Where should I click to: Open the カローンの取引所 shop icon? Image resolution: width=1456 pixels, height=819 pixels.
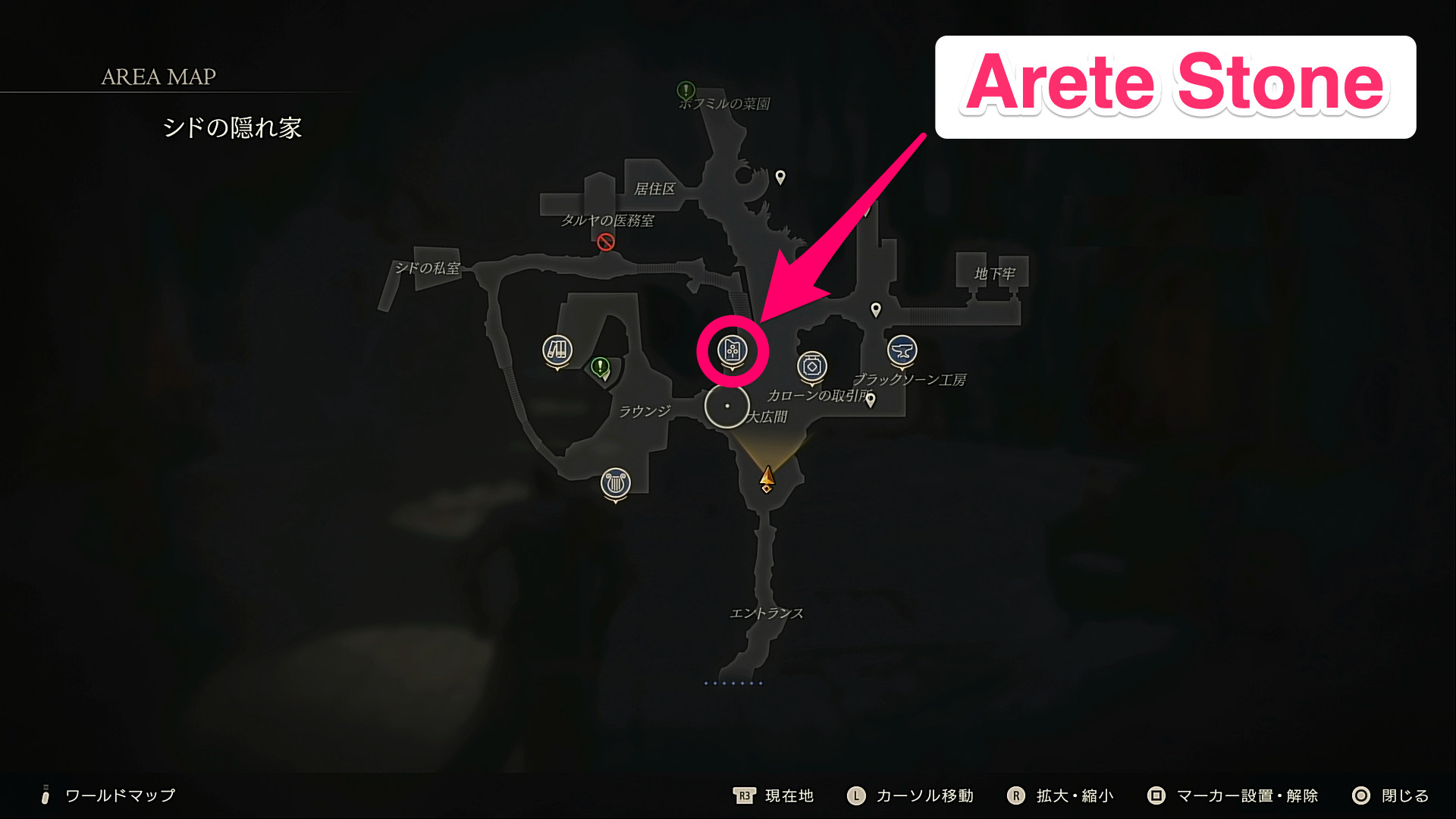811,366
